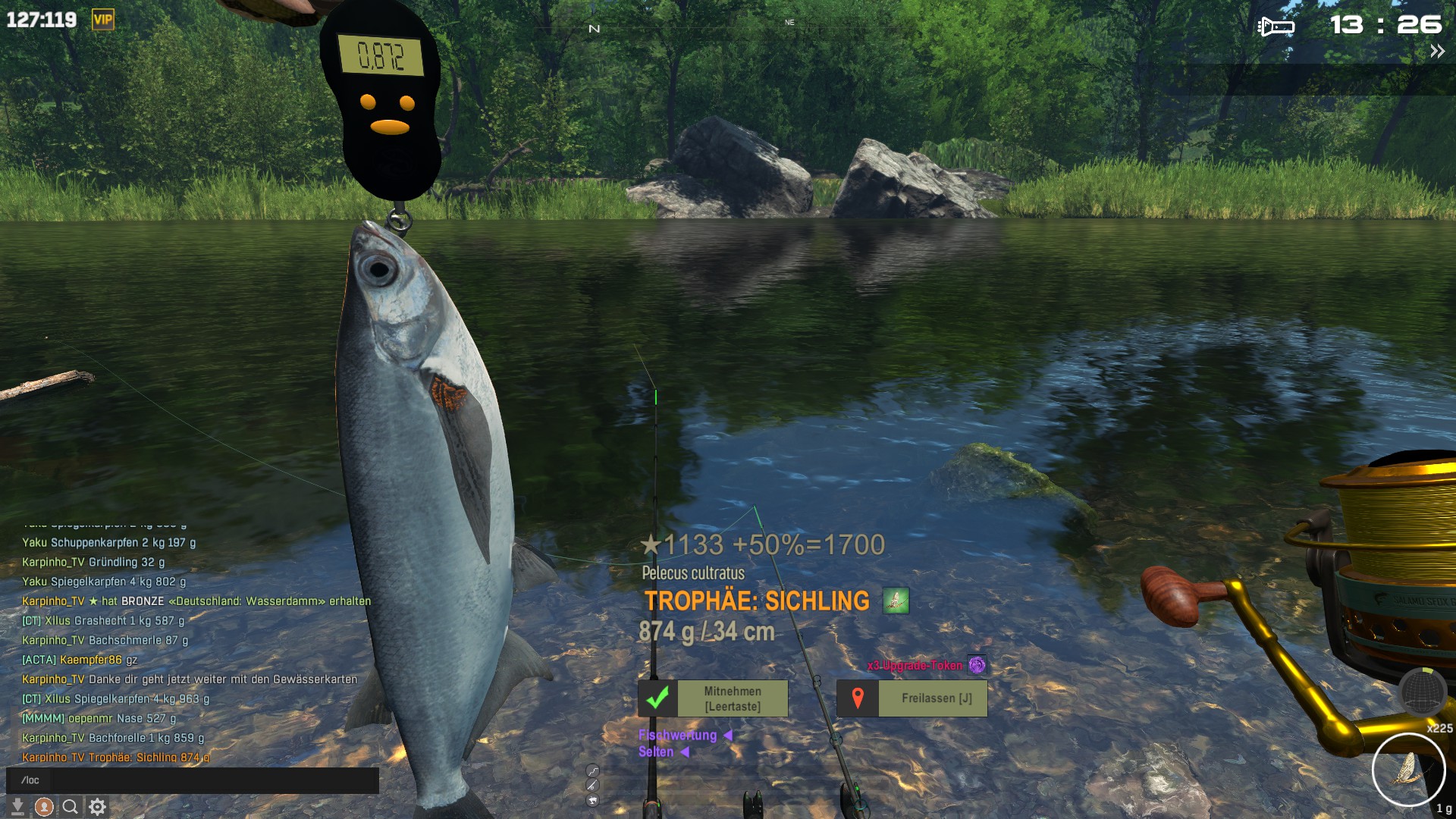The image size is (1456, 819).
Task: Click the chat magnifying glass search icon
Action: [x=71, y=807]
